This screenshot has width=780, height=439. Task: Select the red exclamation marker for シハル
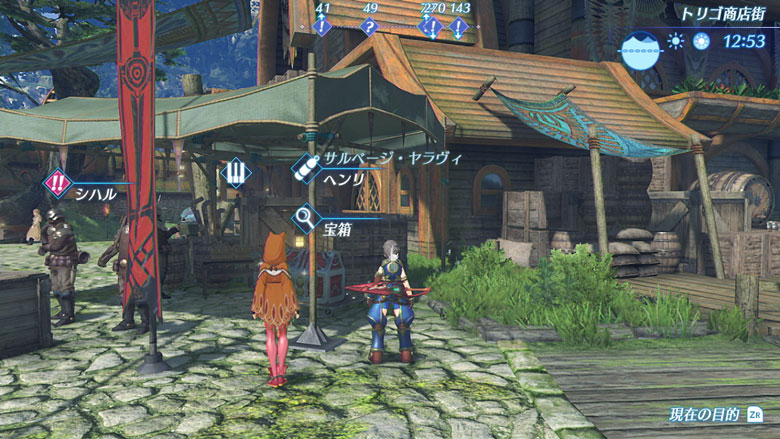58,183
